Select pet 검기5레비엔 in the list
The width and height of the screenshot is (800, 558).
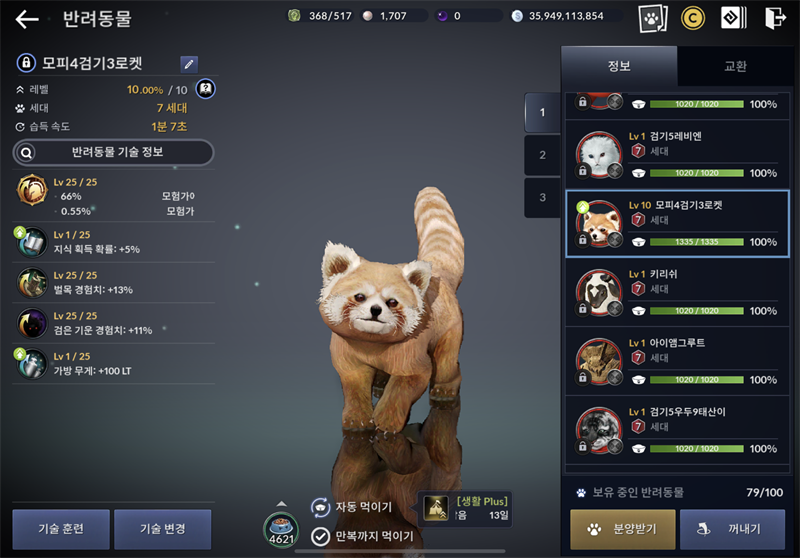(x=677, y=154)
